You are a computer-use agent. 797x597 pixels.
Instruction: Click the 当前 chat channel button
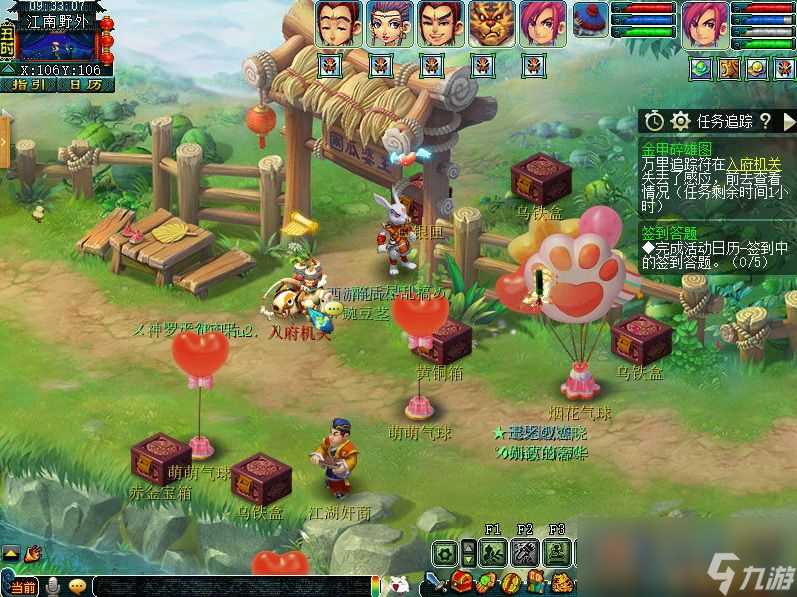(22, 586)
